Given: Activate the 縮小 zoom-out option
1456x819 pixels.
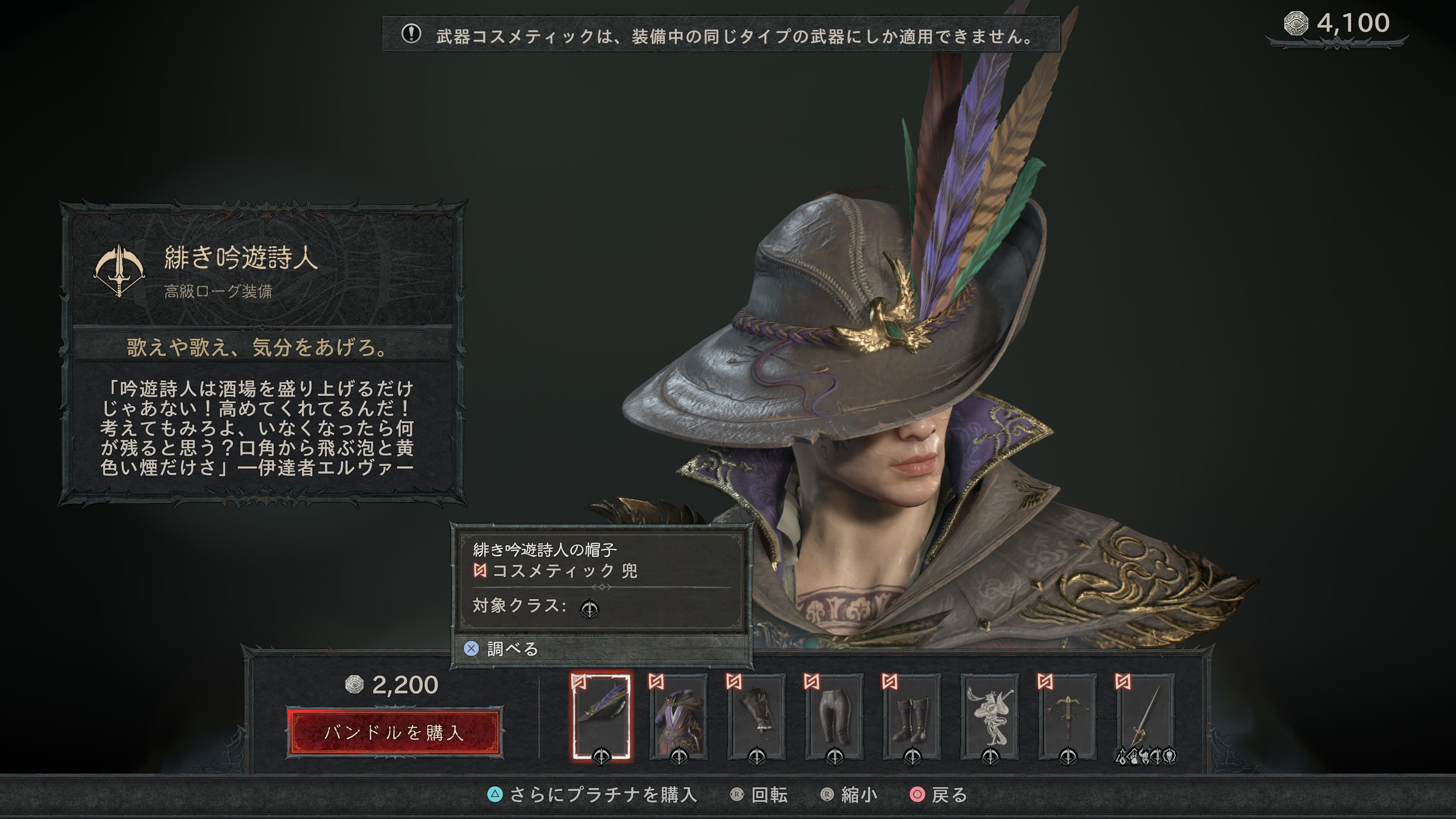Looking at the screenshot, I should point(849,795).
